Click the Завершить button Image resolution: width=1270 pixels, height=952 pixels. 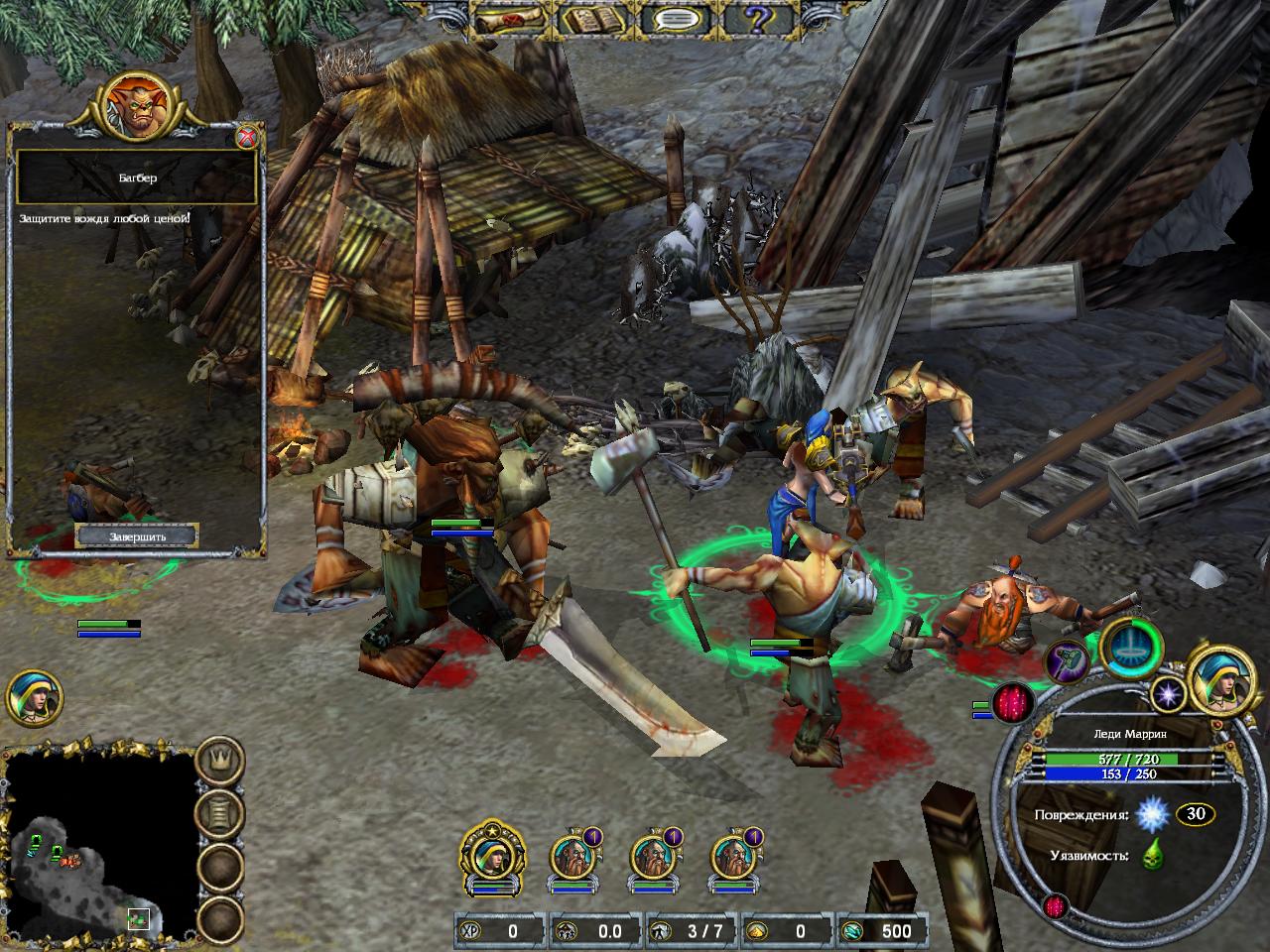[137, 536]
